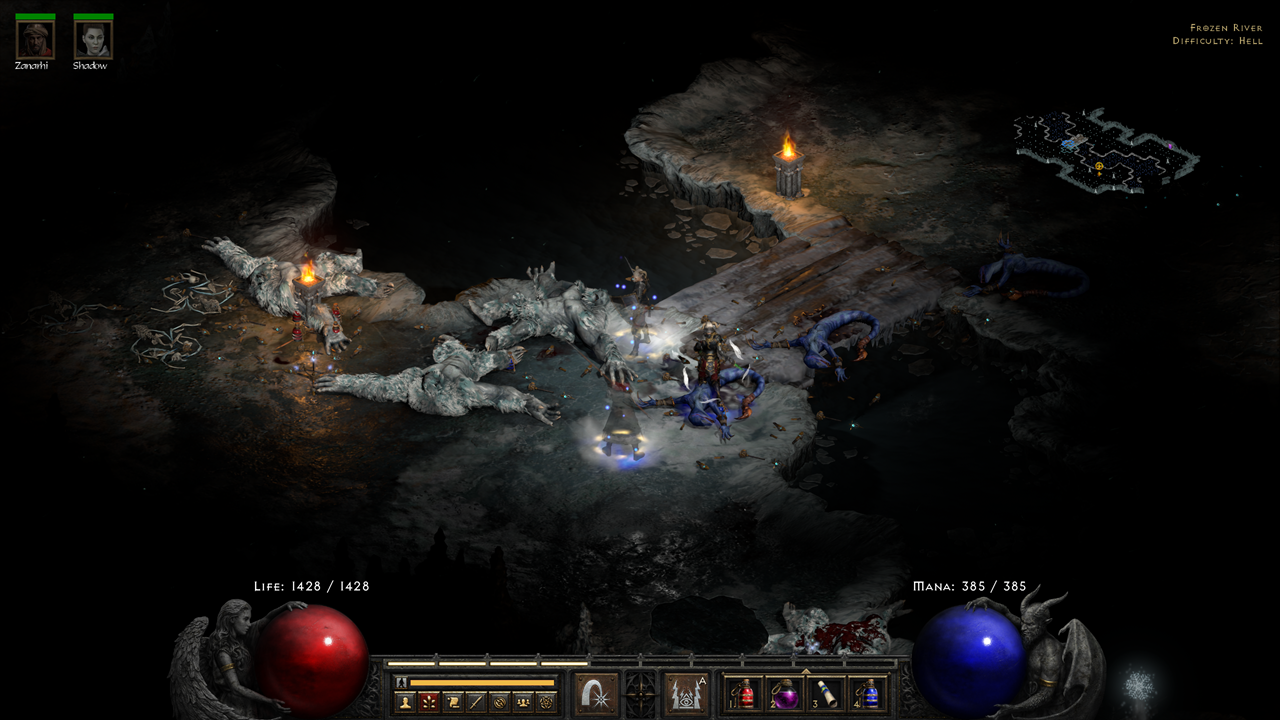Show the quest log scroll button
1280x720 pixels.
(x=453, y=702)
